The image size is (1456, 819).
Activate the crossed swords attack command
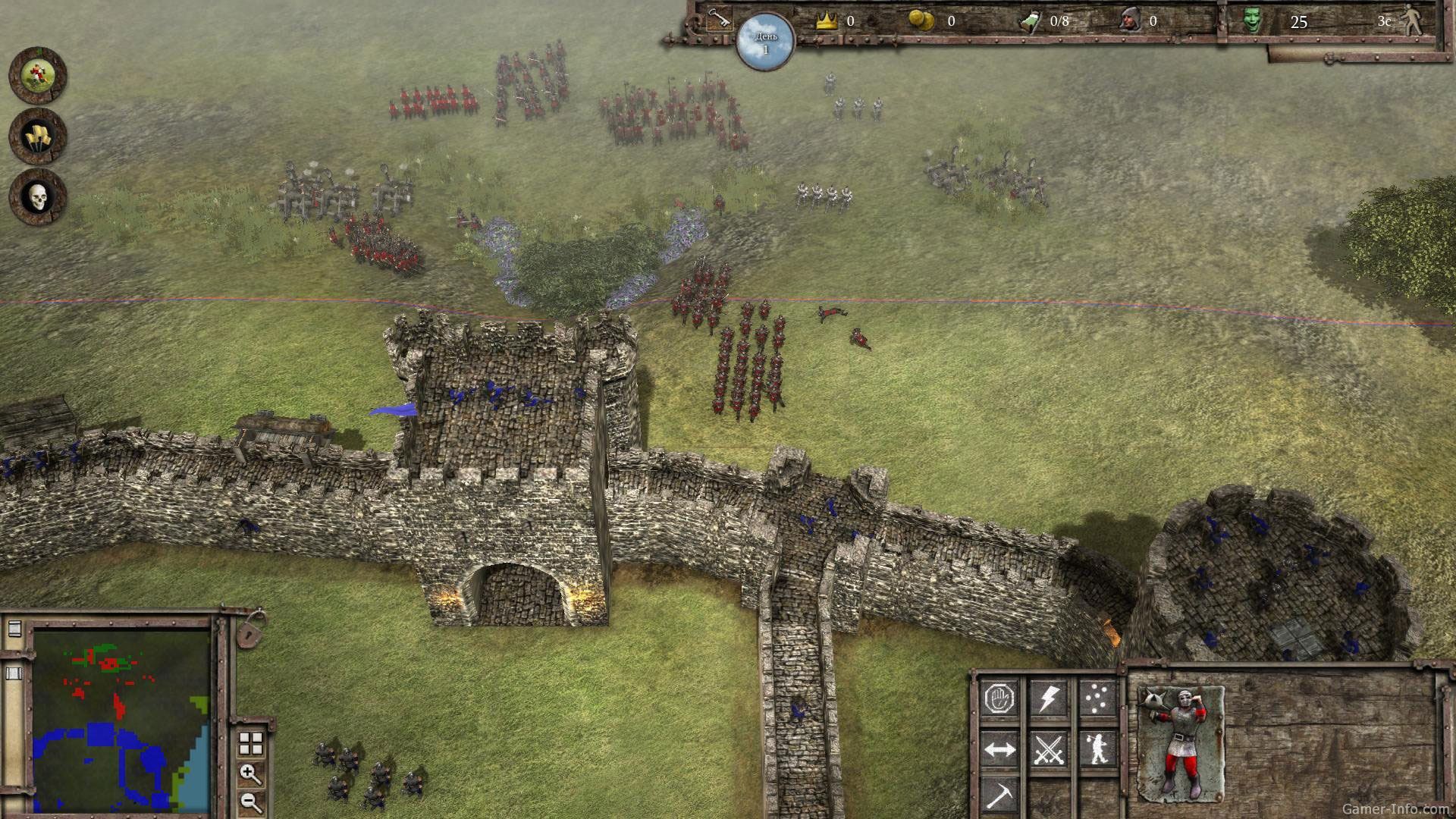(x=1048, y=750)
